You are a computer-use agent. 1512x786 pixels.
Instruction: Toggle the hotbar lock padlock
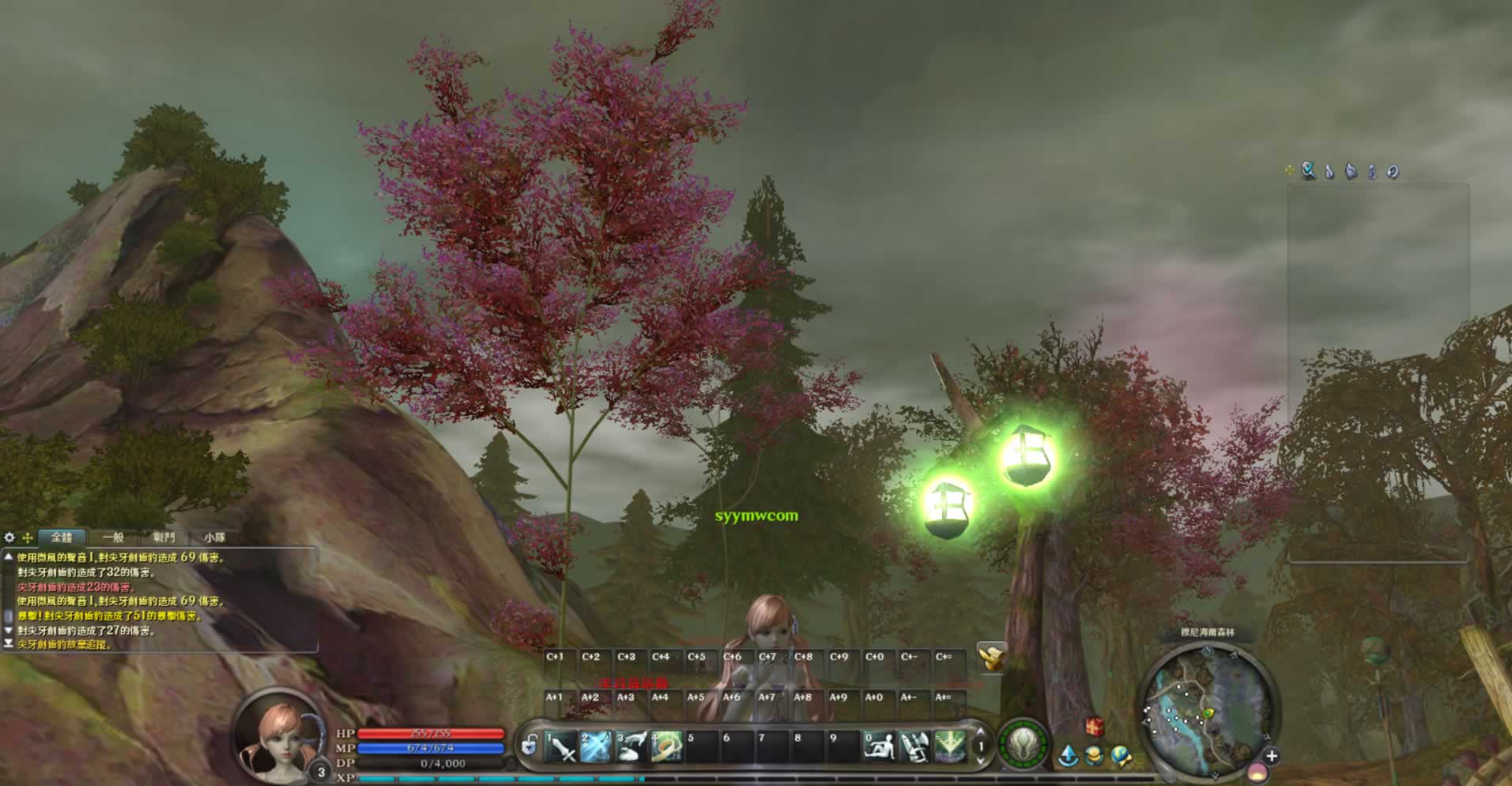point(530,745)
